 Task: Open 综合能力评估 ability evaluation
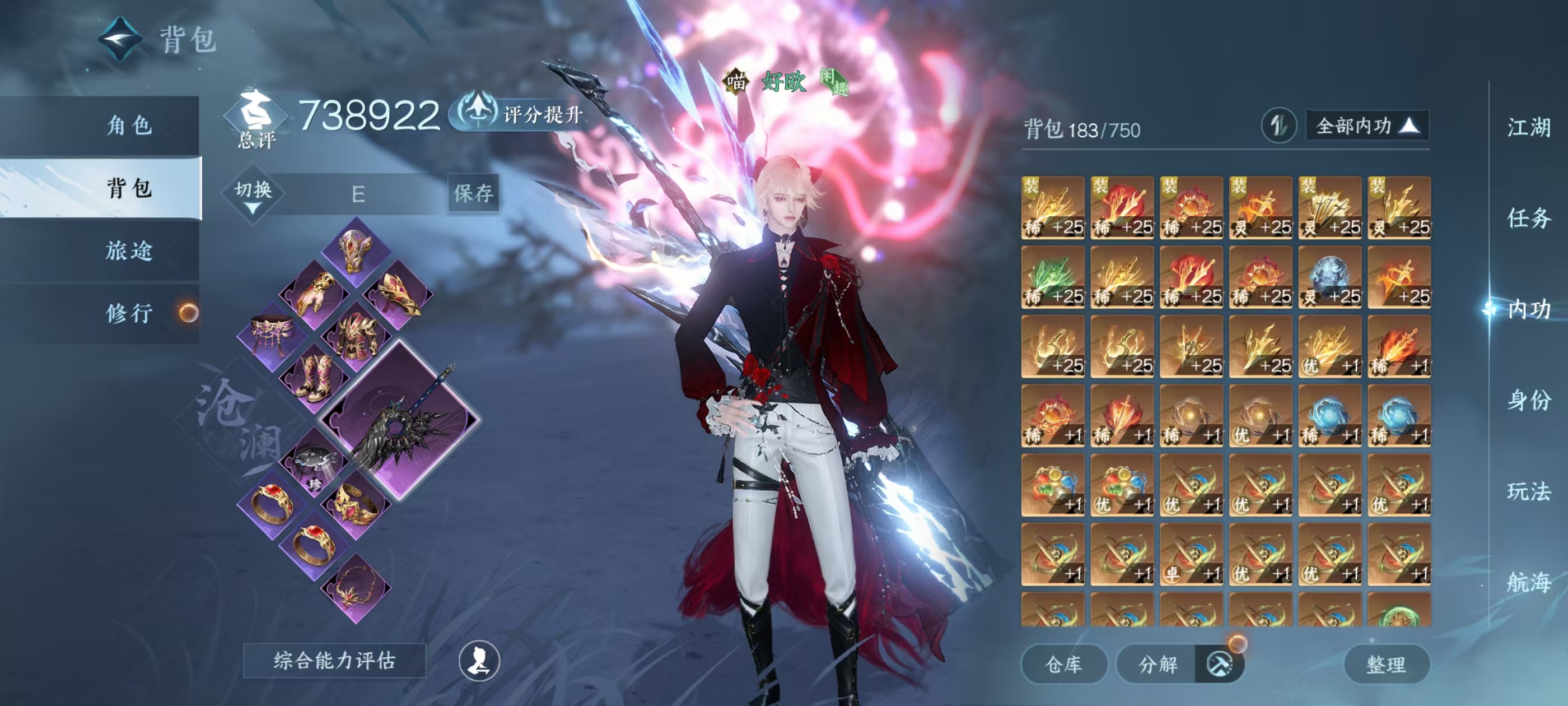click(x=334, y=660)
